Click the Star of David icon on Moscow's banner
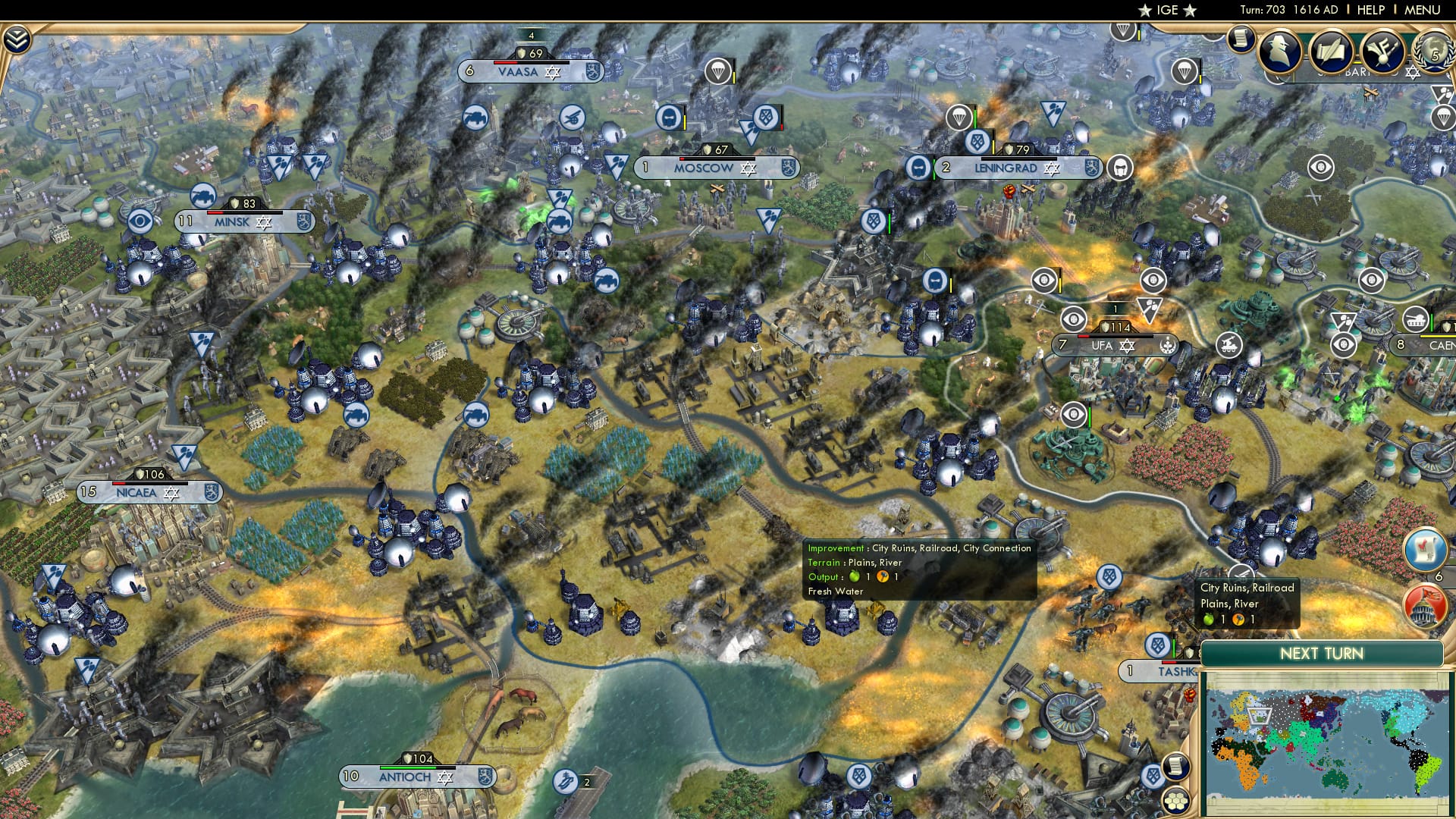 coord(748,168)
